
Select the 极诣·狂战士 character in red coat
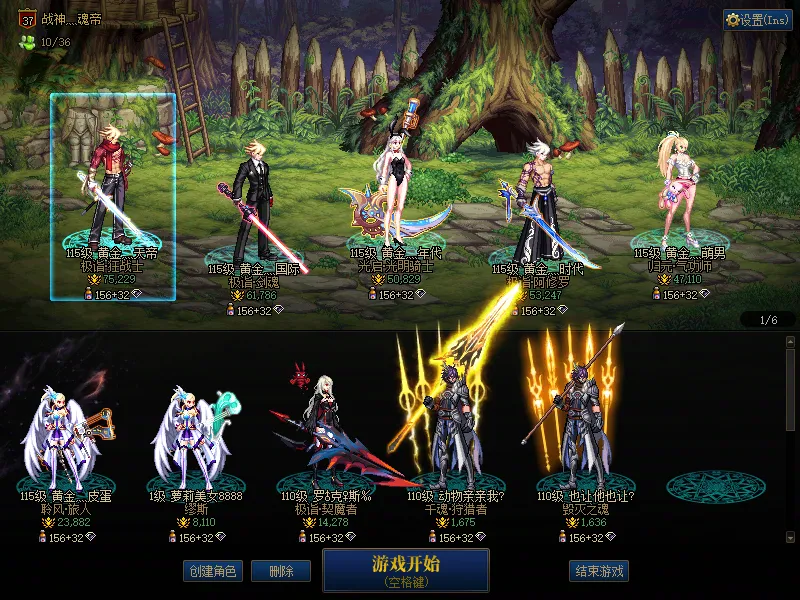[112, 190]
